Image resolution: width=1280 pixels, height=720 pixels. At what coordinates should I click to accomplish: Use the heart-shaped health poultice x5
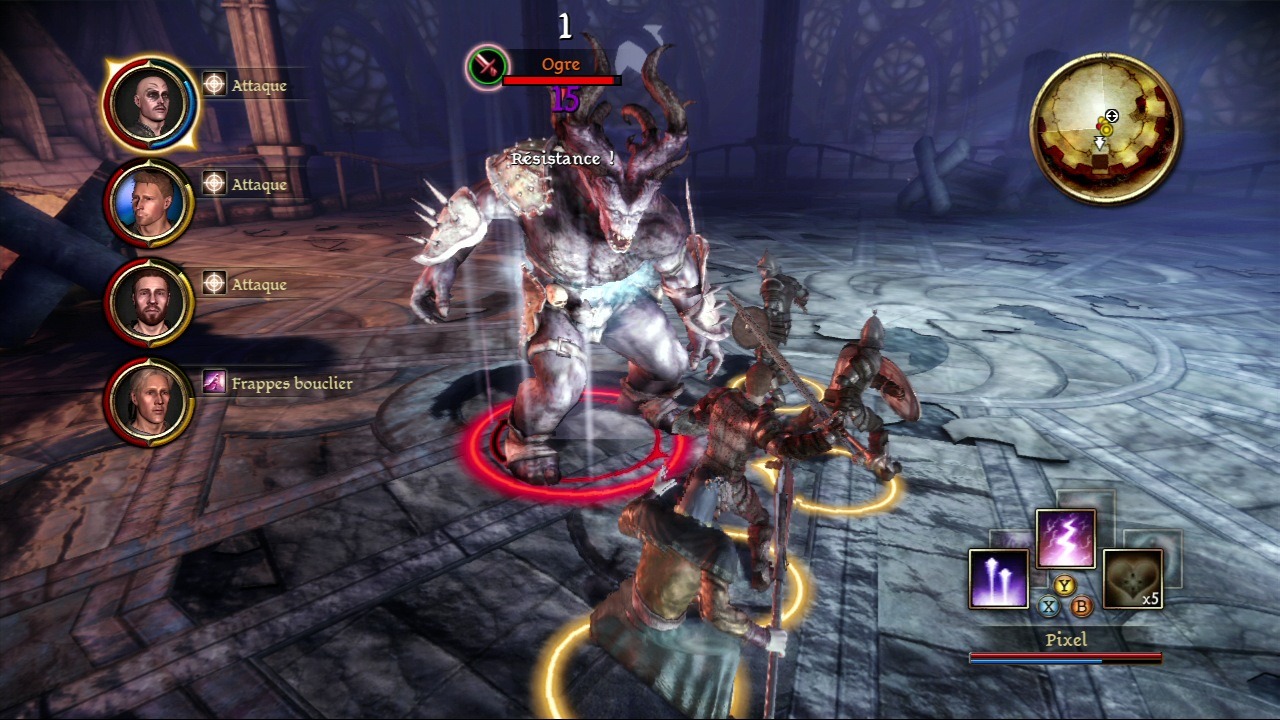(x=1132, y=579)
